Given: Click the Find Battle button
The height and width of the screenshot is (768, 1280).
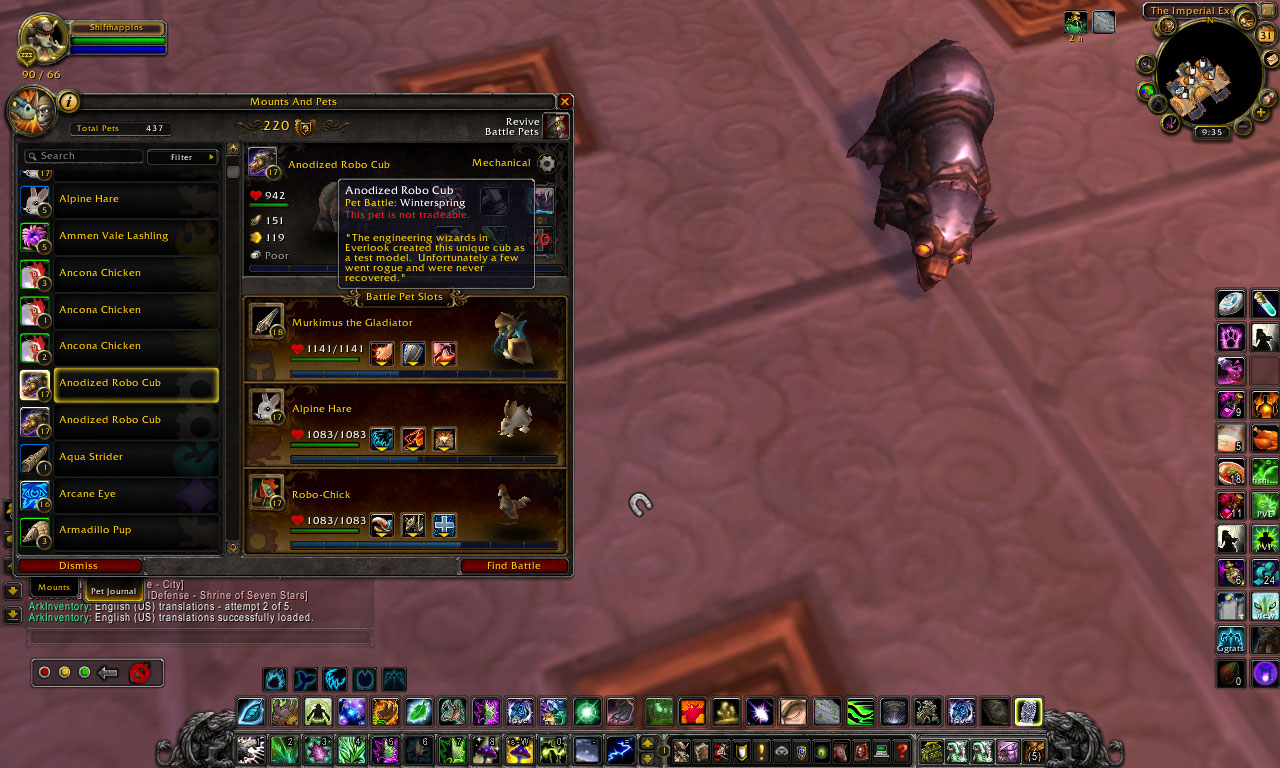Looking at the screenshot, I should [514, 565].
